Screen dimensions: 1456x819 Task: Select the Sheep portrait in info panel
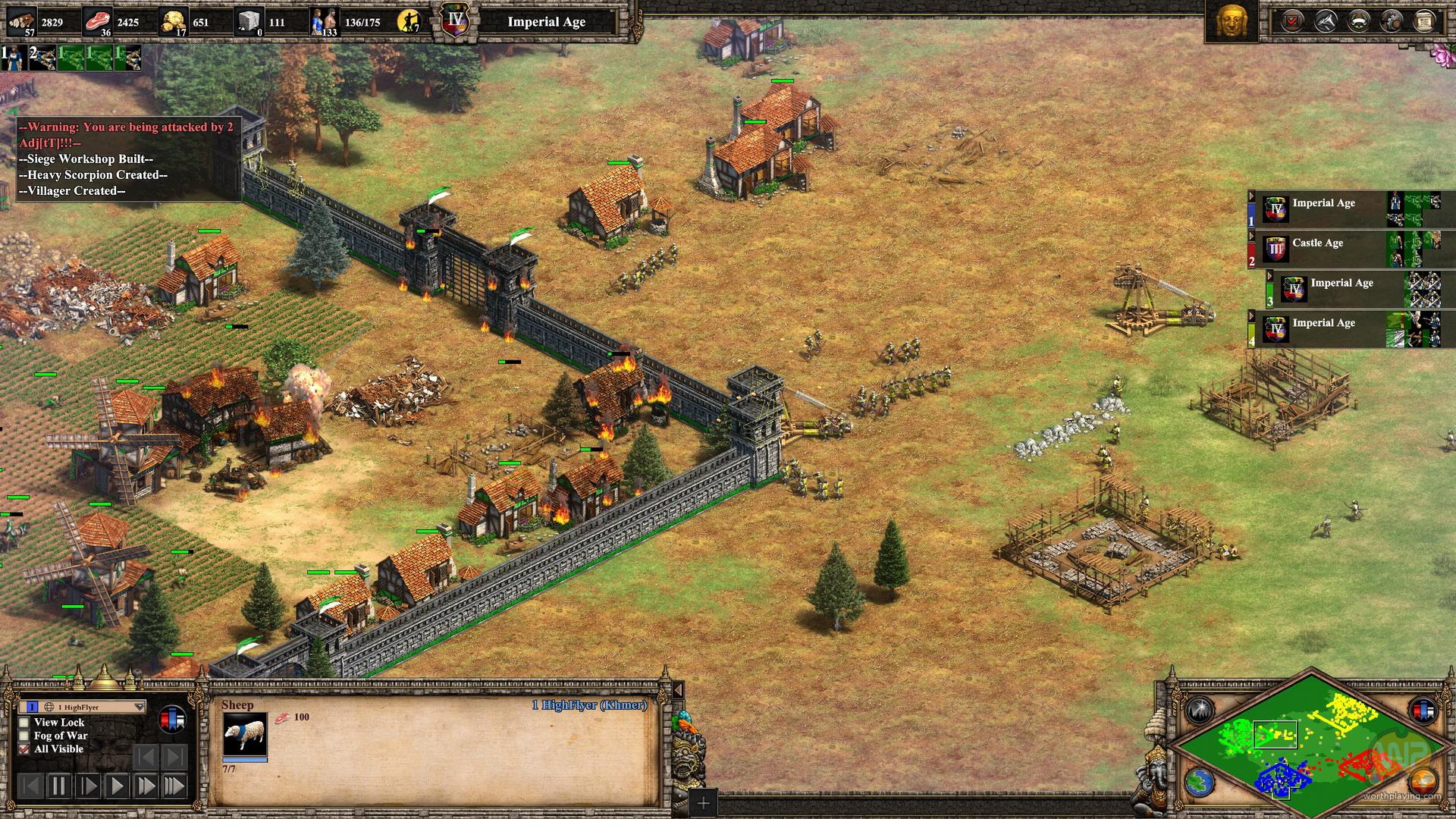click(244, 733)
